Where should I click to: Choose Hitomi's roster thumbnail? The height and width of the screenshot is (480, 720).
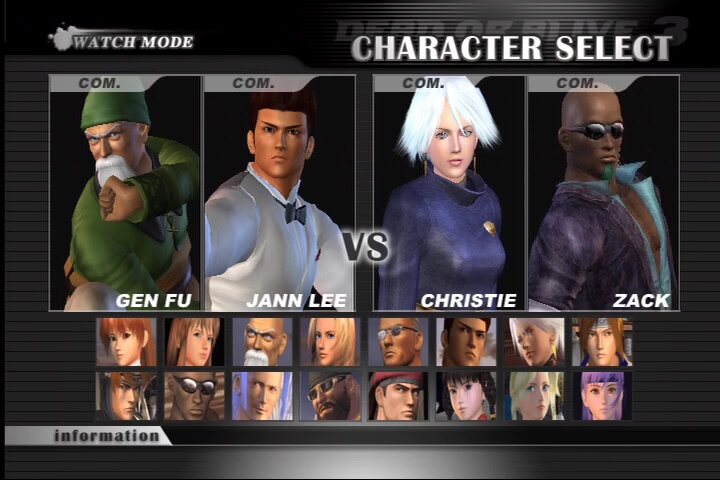tap(193, 342)
